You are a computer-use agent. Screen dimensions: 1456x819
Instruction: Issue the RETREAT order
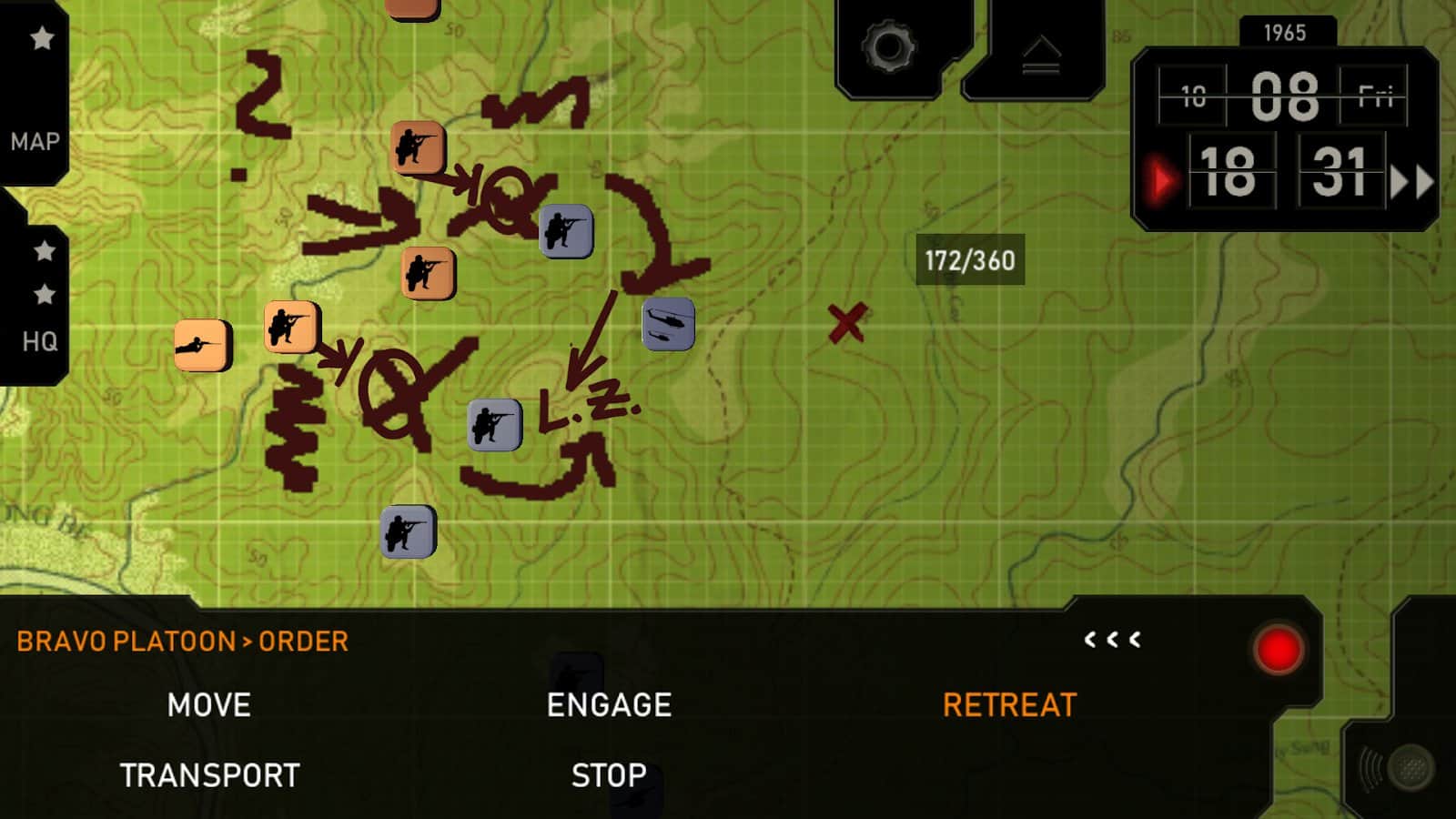(x=1009, y=705)
